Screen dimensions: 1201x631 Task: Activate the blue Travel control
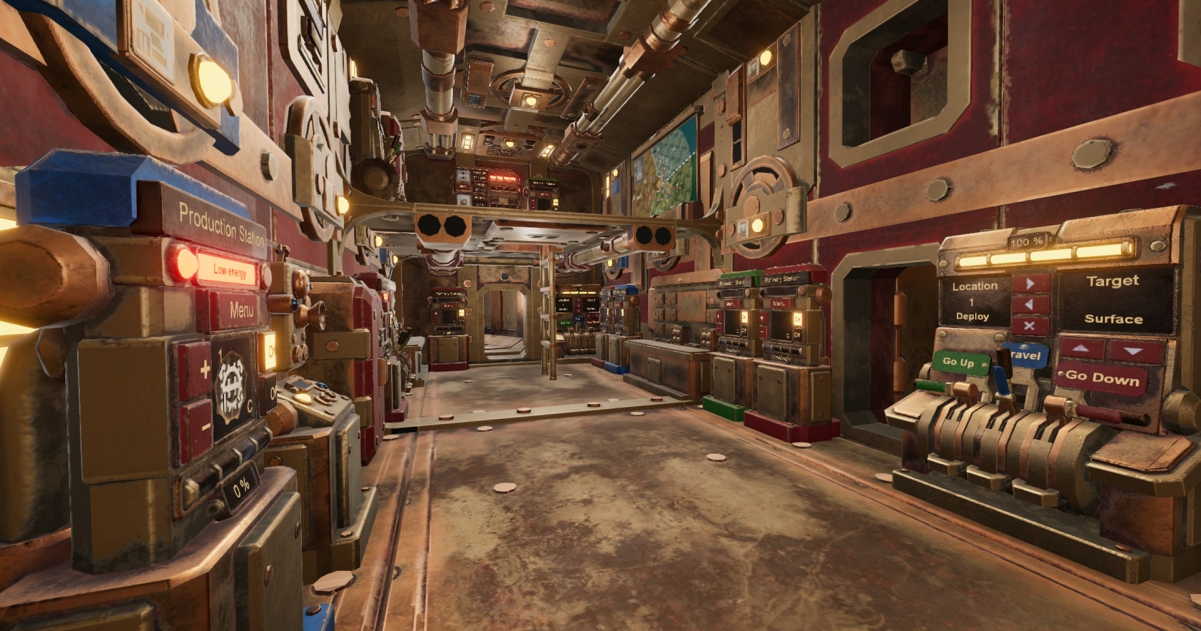1026,353
